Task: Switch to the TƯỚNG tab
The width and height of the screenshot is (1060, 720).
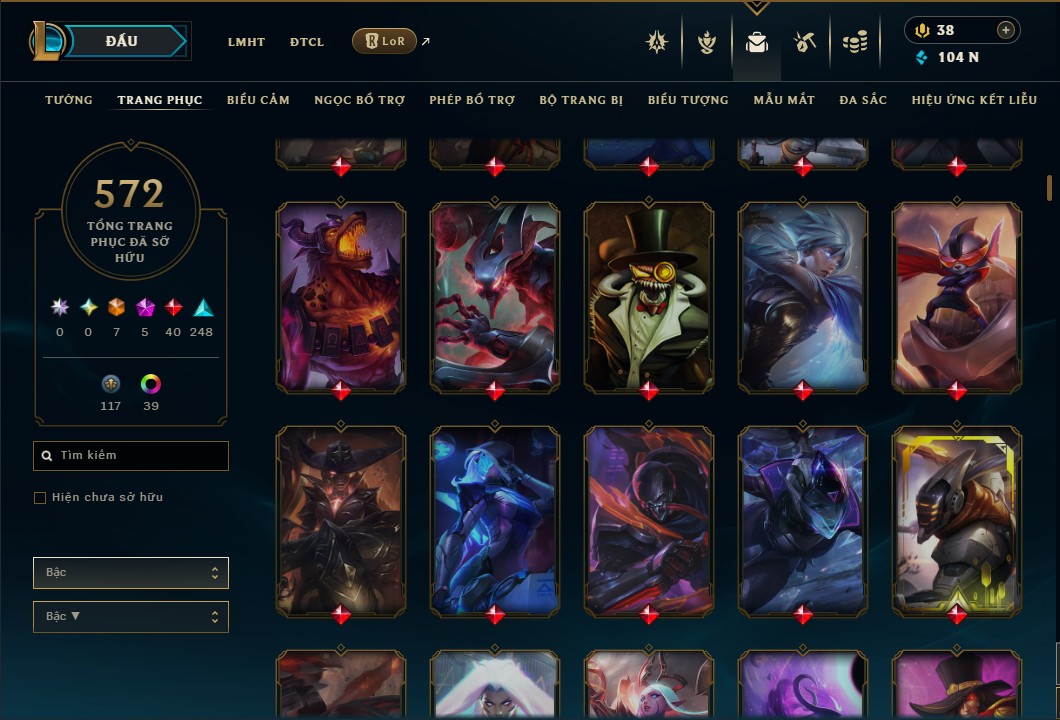Action: click(x=69, y=100)
